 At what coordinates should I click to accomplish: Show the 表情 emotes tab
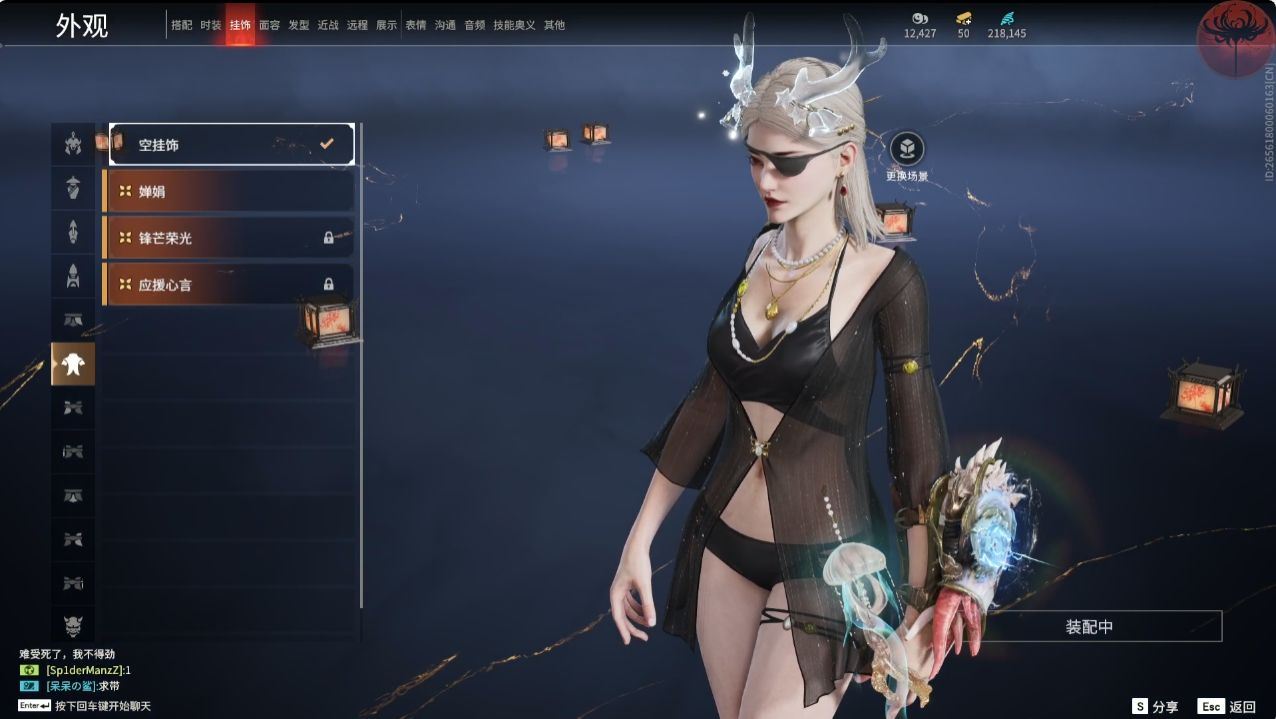(x=416, y=25)
